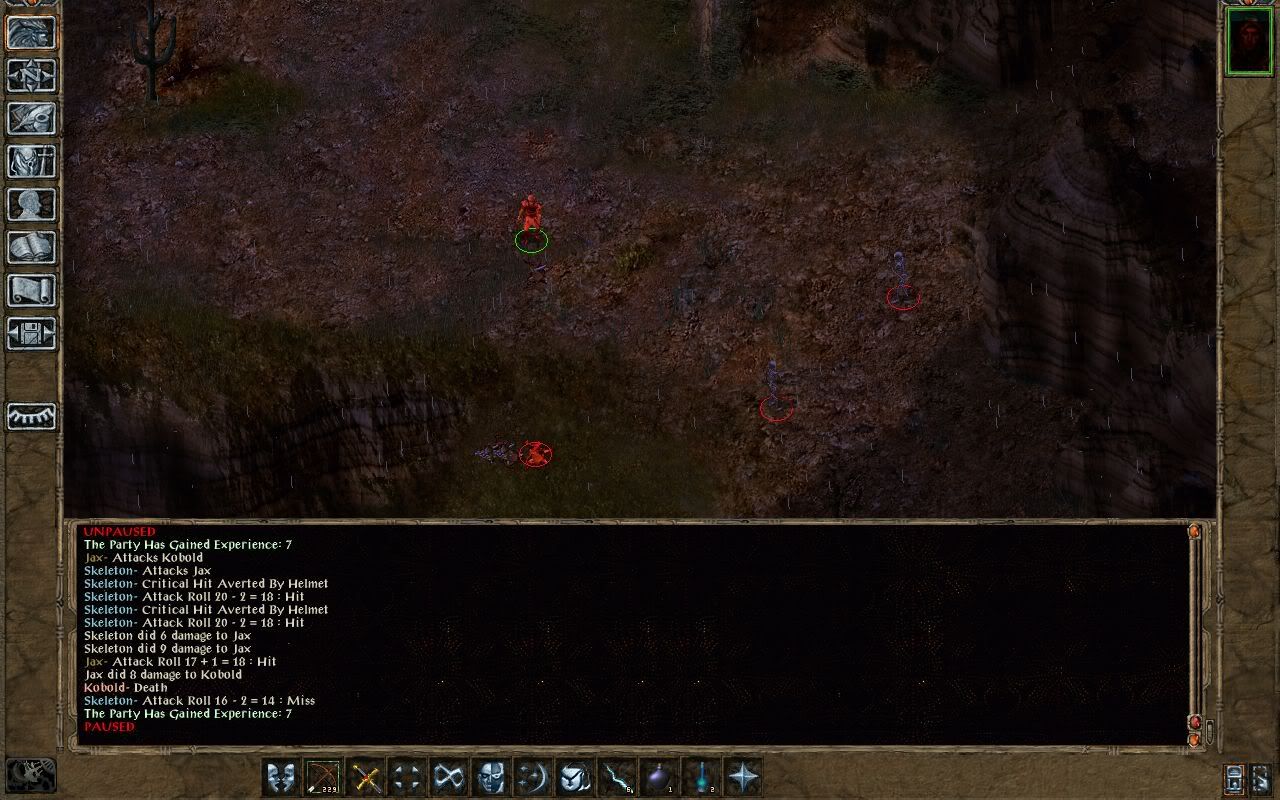1280x800 pixels.
Task: Open the mage spellbook
Action: [31, 247]
